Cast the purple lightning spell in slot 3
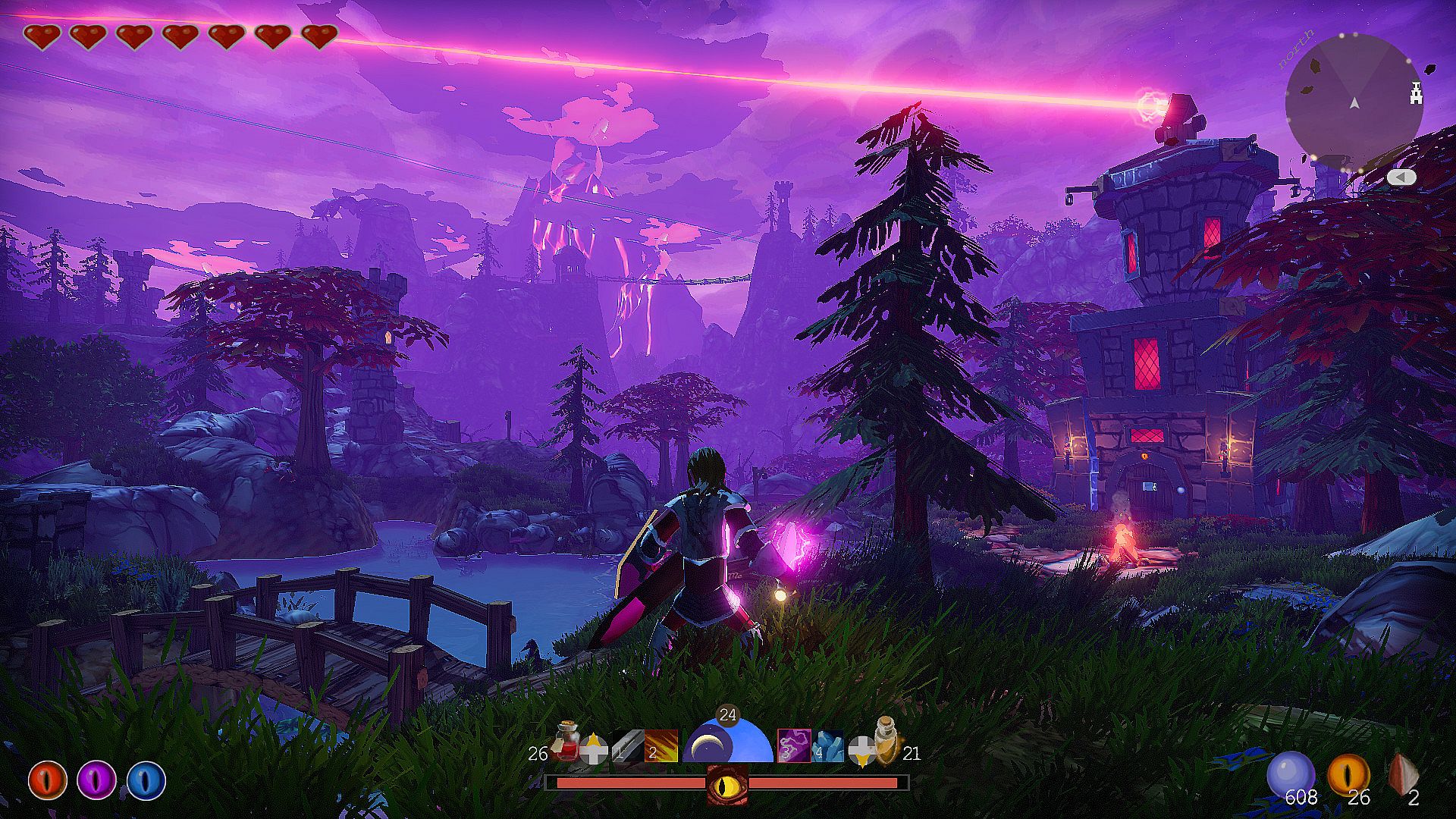This screenshot has width=1456, height=819. (x=794, y=745)
